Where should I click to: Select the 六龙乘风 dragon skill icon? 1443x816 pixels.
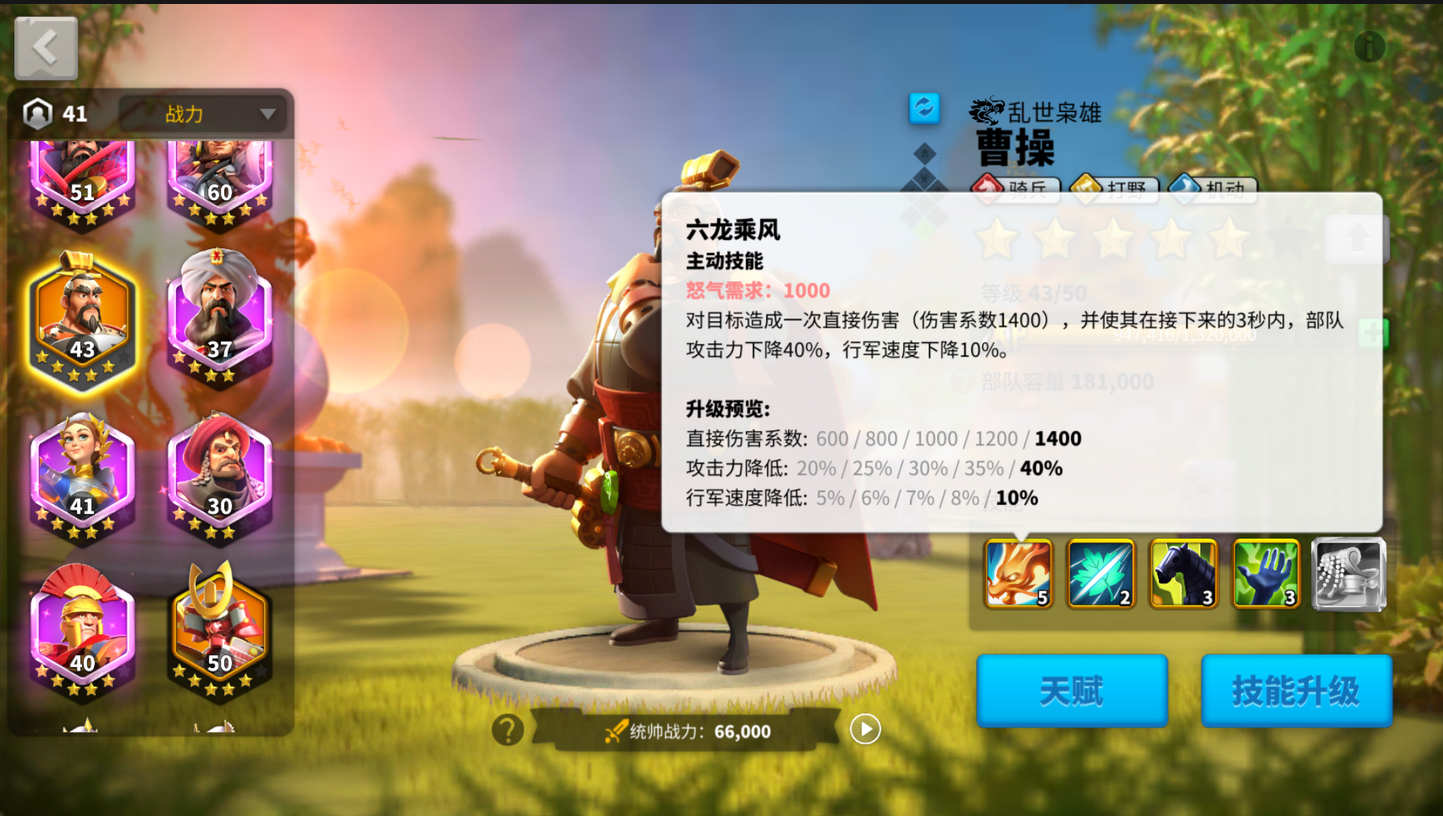[1017, 574]
